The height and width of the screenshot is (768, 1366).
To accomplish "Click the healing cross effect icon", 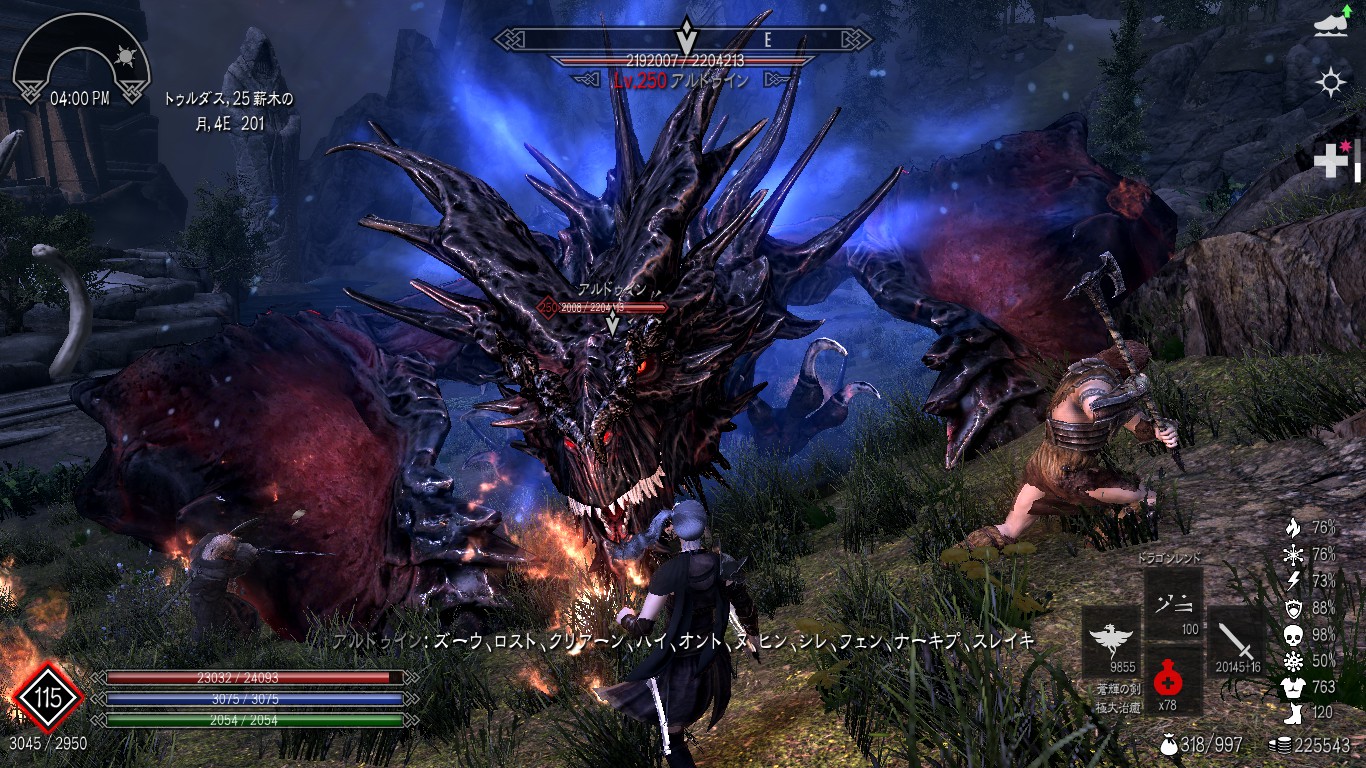I will click(1334, 160).
